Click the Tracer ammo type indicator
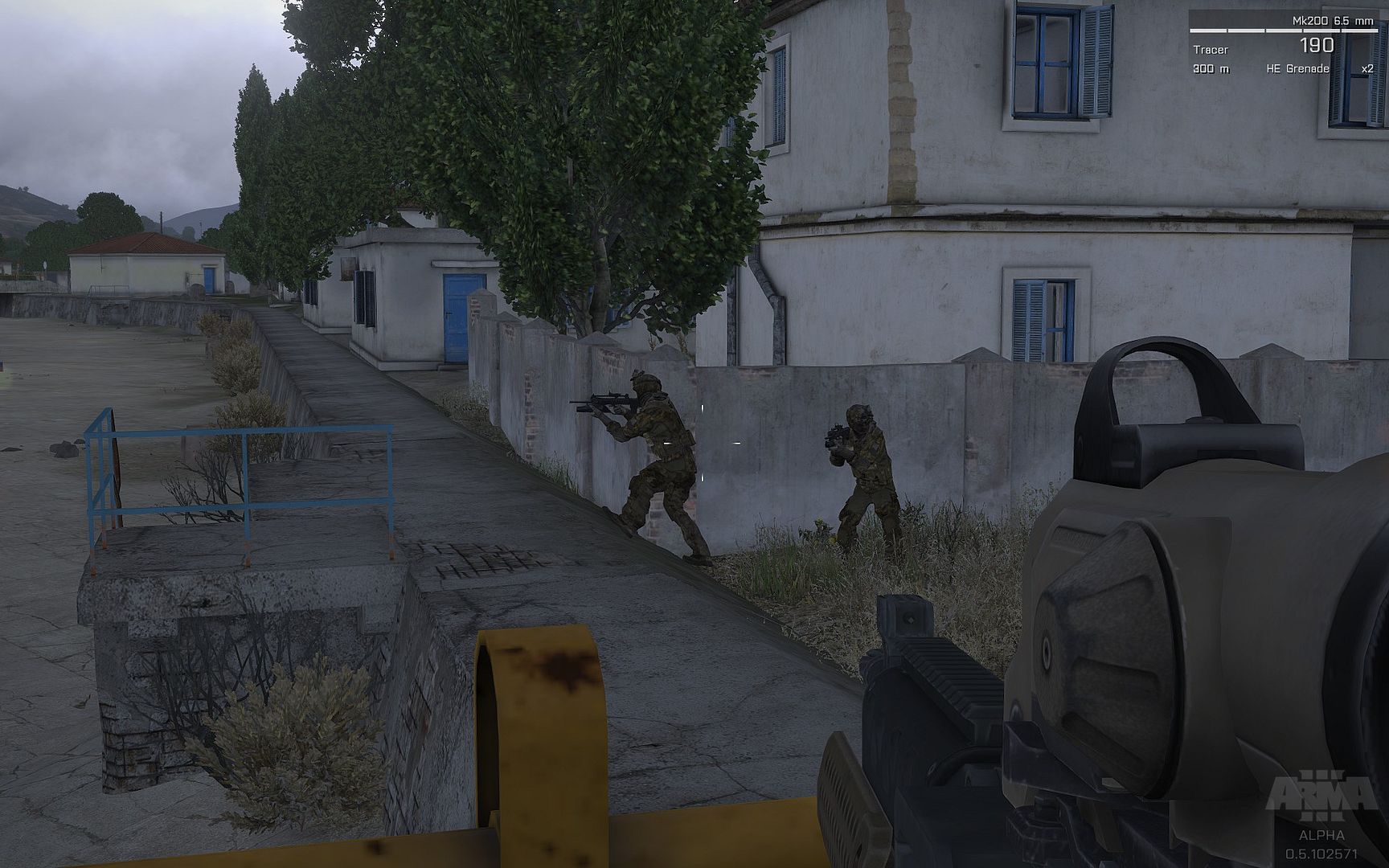 click(1211, 50)
